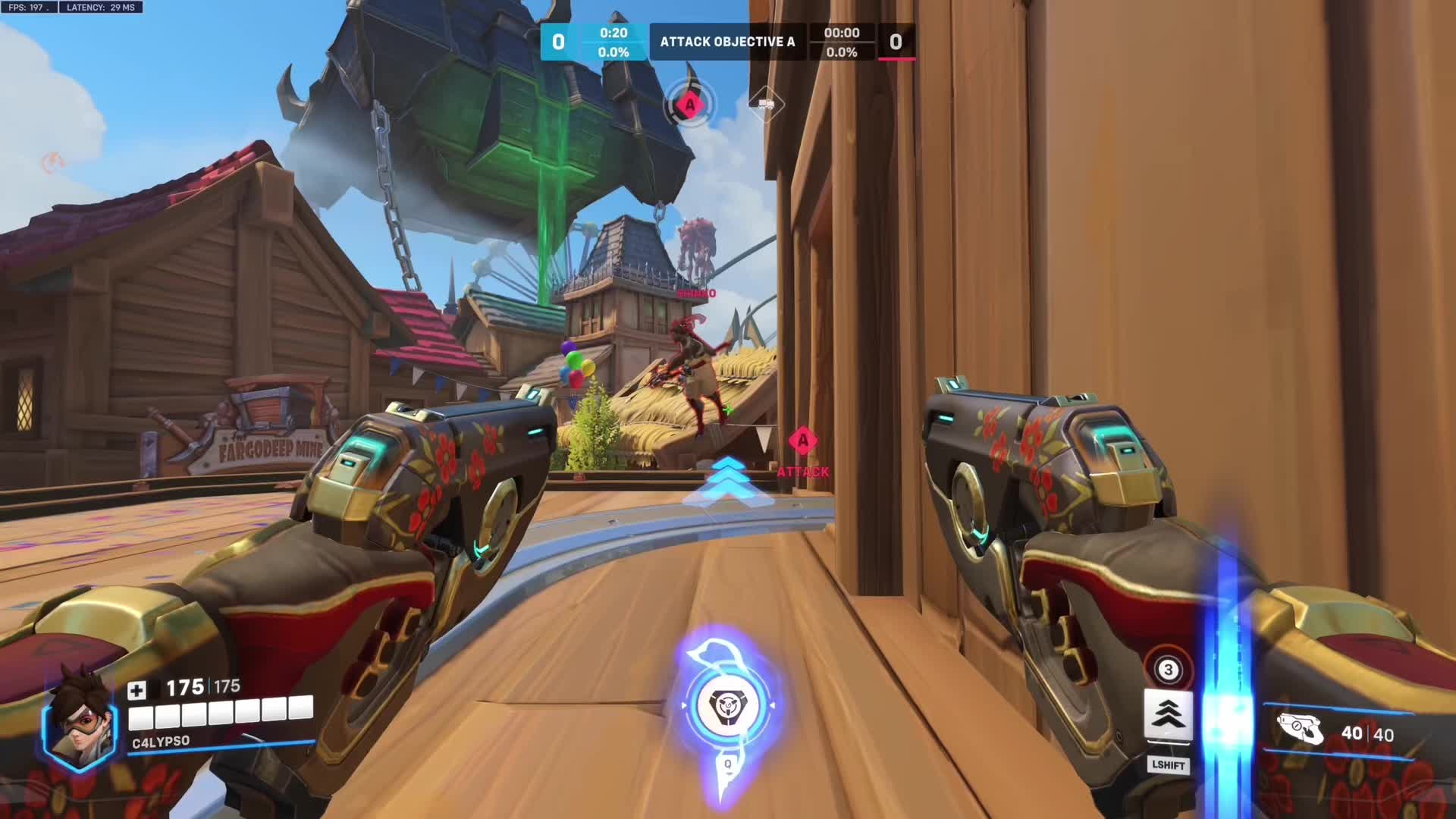Click the Attack Objective A banner
Image resolution: width=1456 pixels, height=819 pixels.
727,42
